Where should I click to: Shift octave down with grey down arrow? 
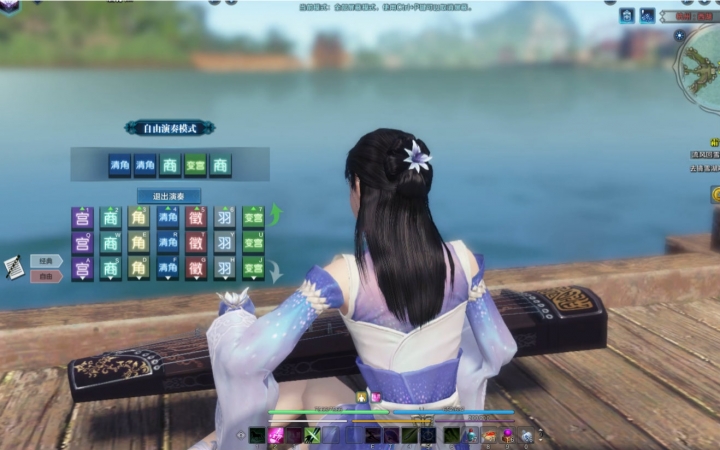276,270
